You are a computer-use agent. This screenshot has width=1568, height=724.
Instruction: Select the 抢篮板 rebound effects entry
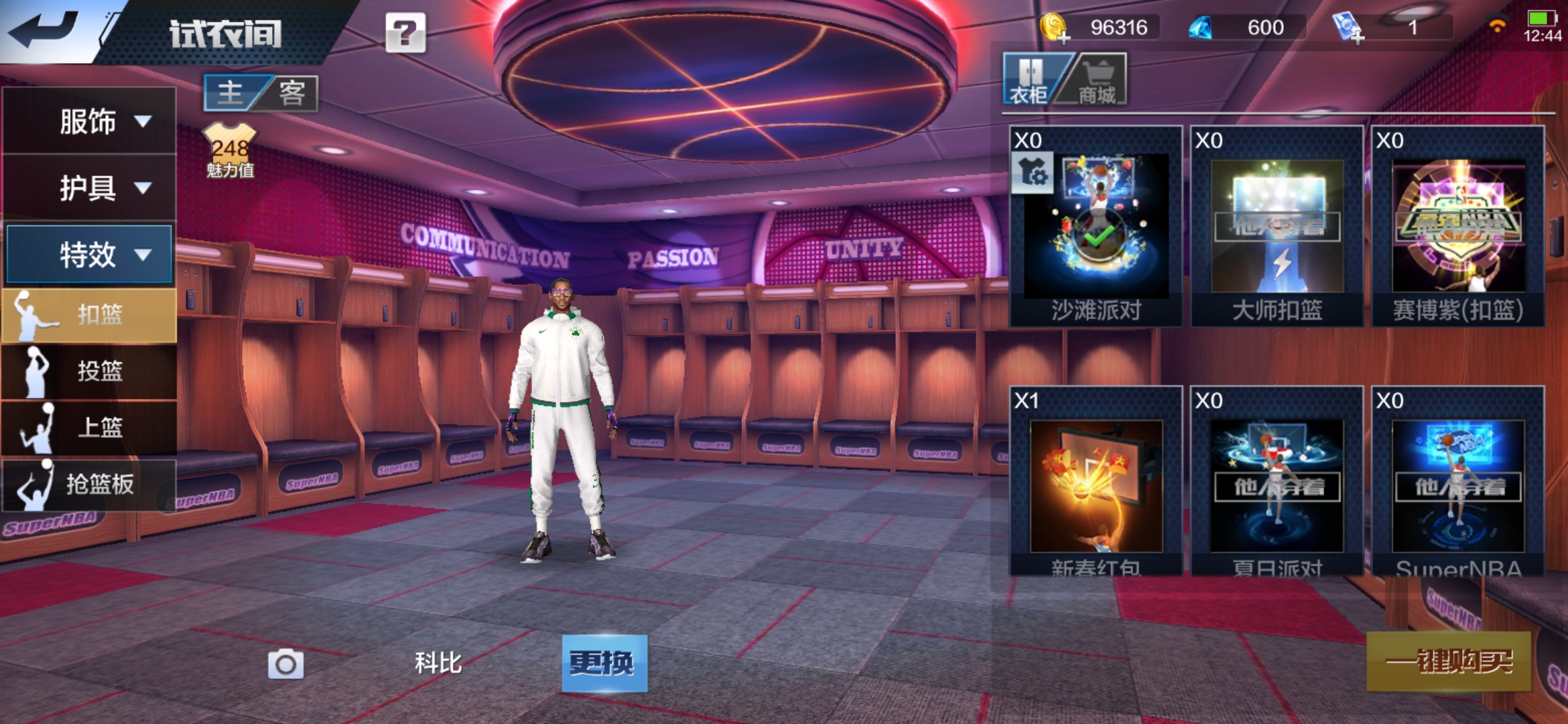(x=90, y=484)
